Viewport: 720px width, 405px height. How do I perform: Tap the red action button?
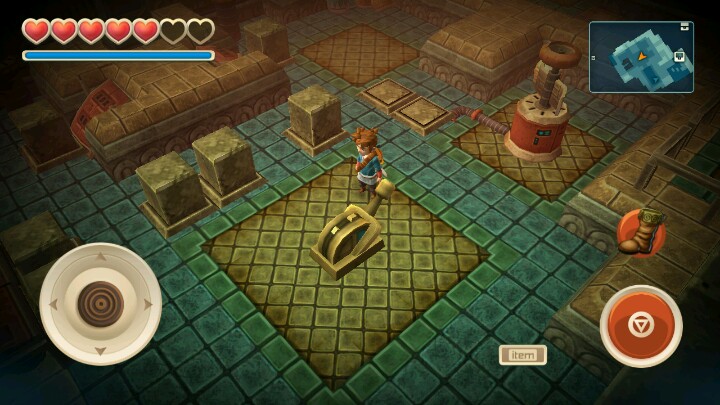click(x=641, y=326)
